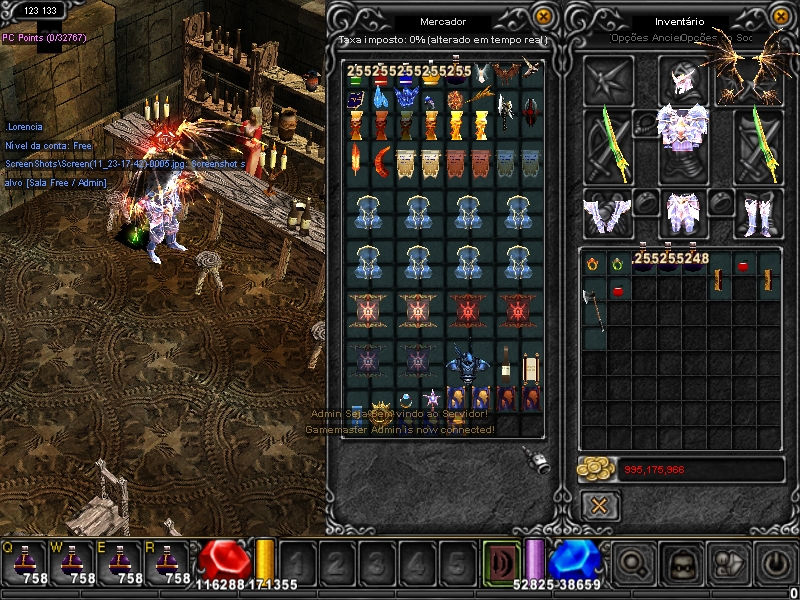The width and height of the screenshot is (800, 600).
Task: Click the X button below the gold amount
Action: tap(599, 505)
